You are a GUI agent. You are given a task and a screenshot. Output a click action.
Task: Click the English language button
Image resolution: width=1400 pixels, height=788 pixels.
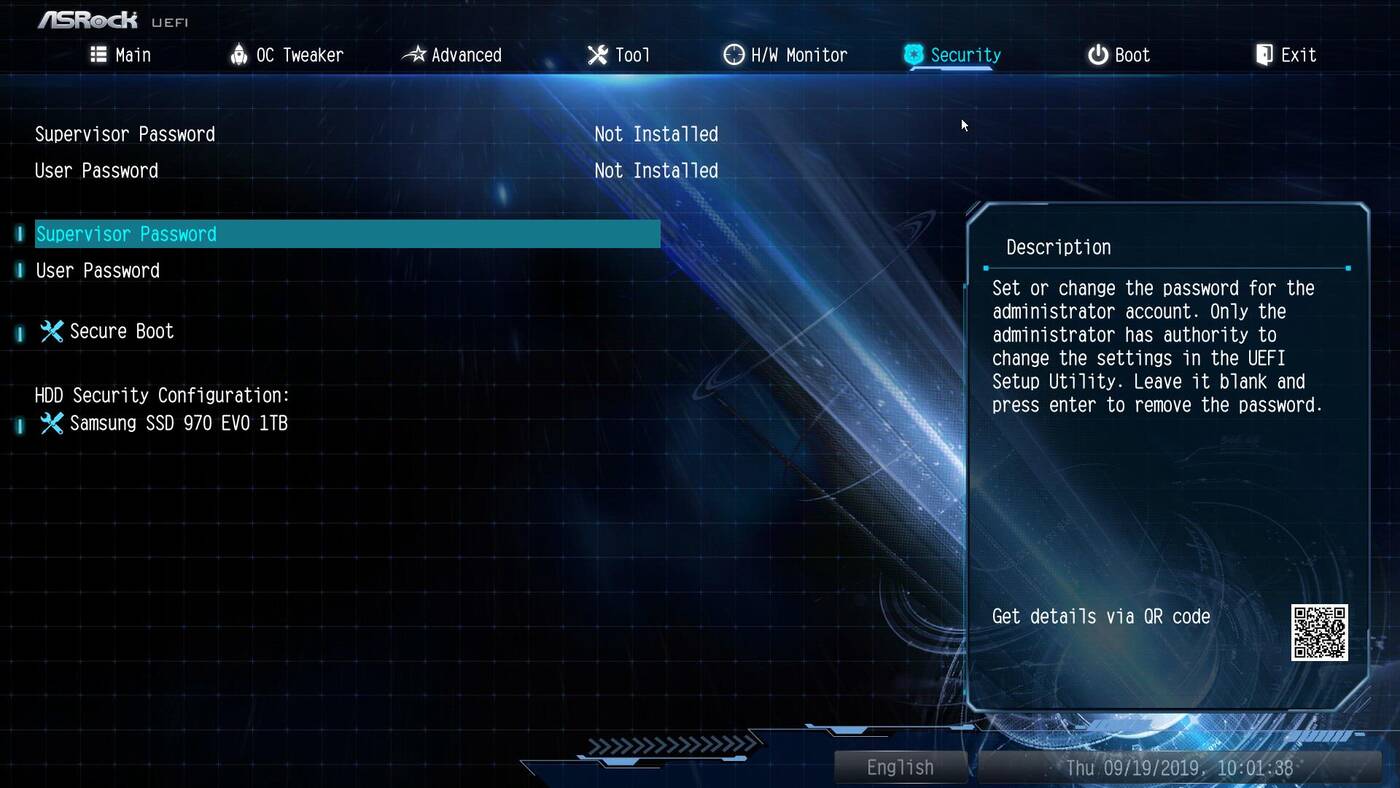[x=900, y=767]
